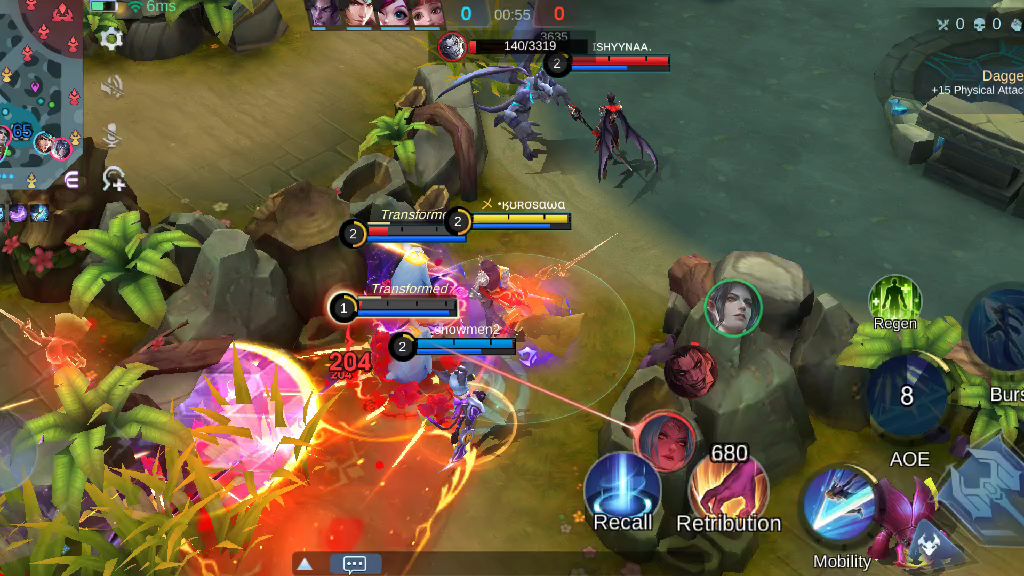The height and width of the screenshot is (576, 1024).
Task: Tap the headset-plus voice icon
Action: pyautogui.click(x=113, y=179)
